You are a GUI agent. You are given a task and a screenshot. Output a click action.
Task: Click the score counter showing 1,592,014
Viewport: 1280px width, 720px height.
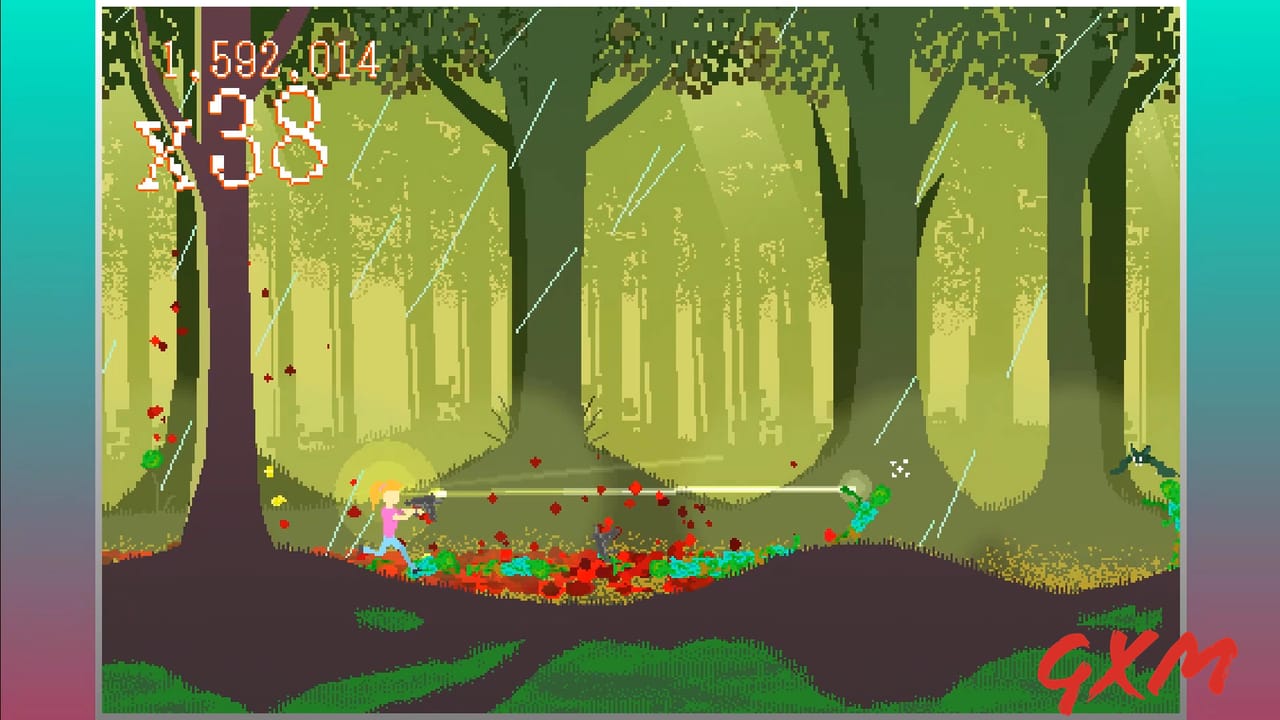272,57
